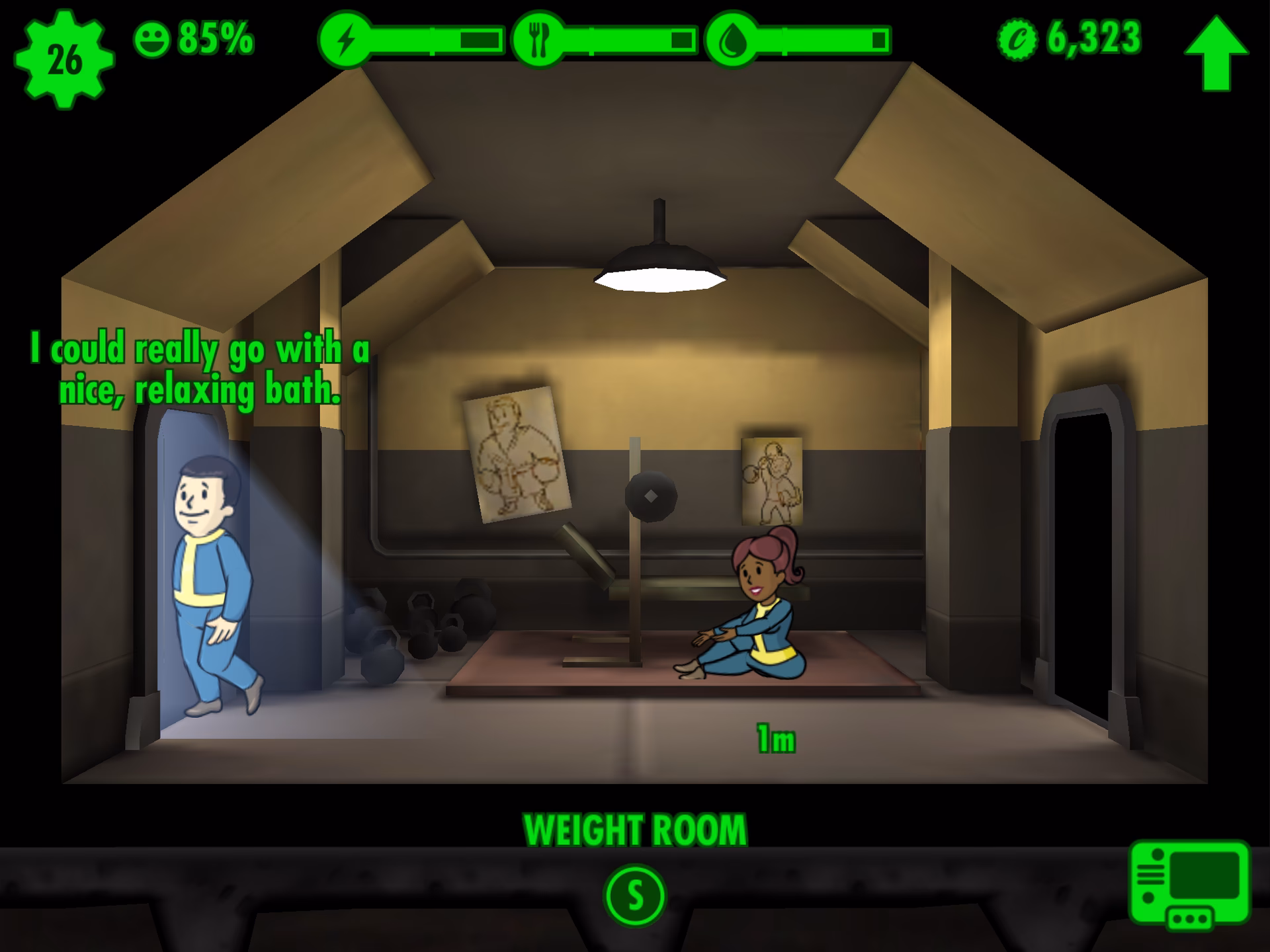1270x952 pixels.
Task: Select the happiness smiley face icon
Action: point(151,40)
